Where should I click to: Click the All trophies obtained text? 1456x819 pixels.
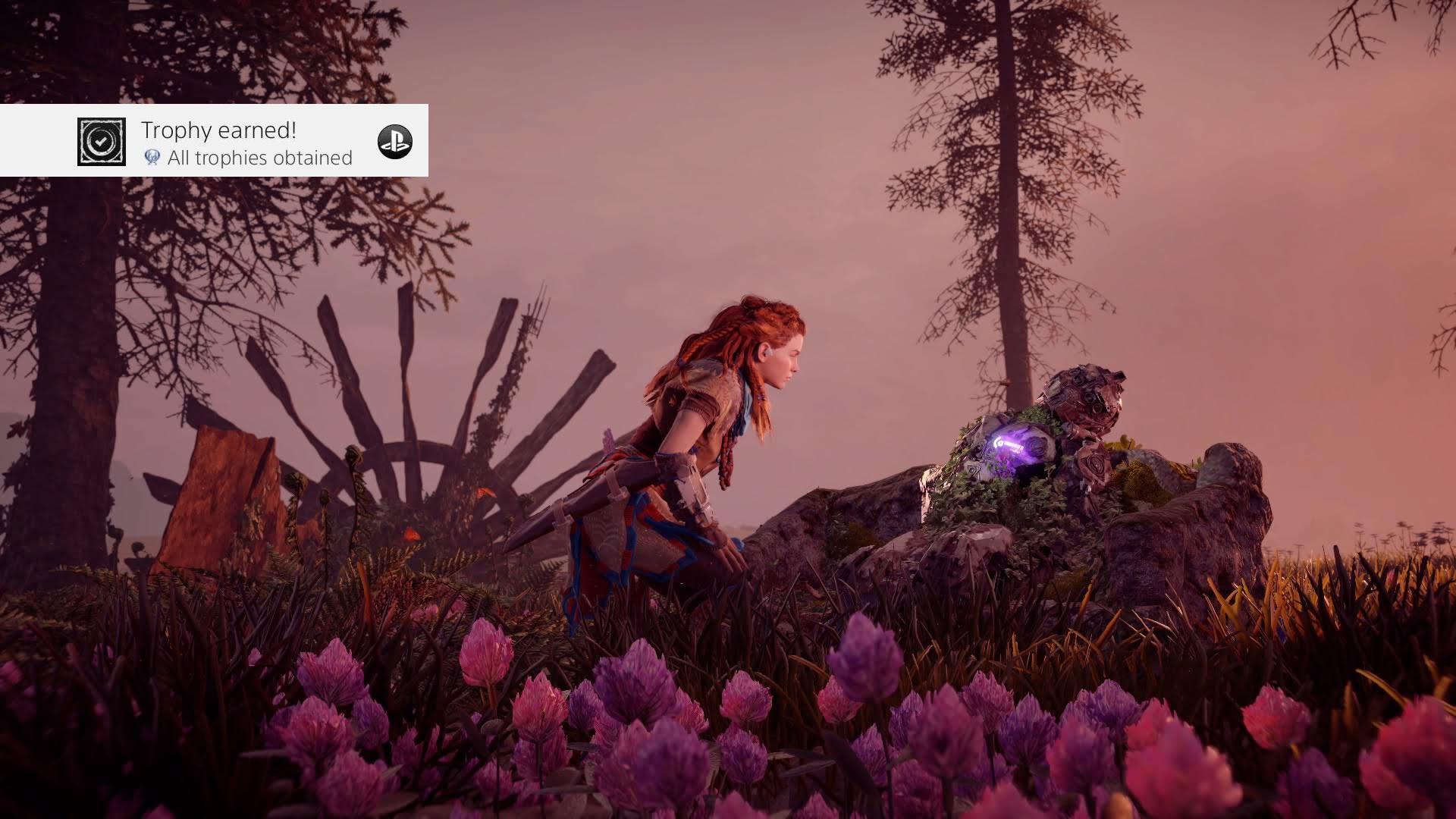(261, 158)
